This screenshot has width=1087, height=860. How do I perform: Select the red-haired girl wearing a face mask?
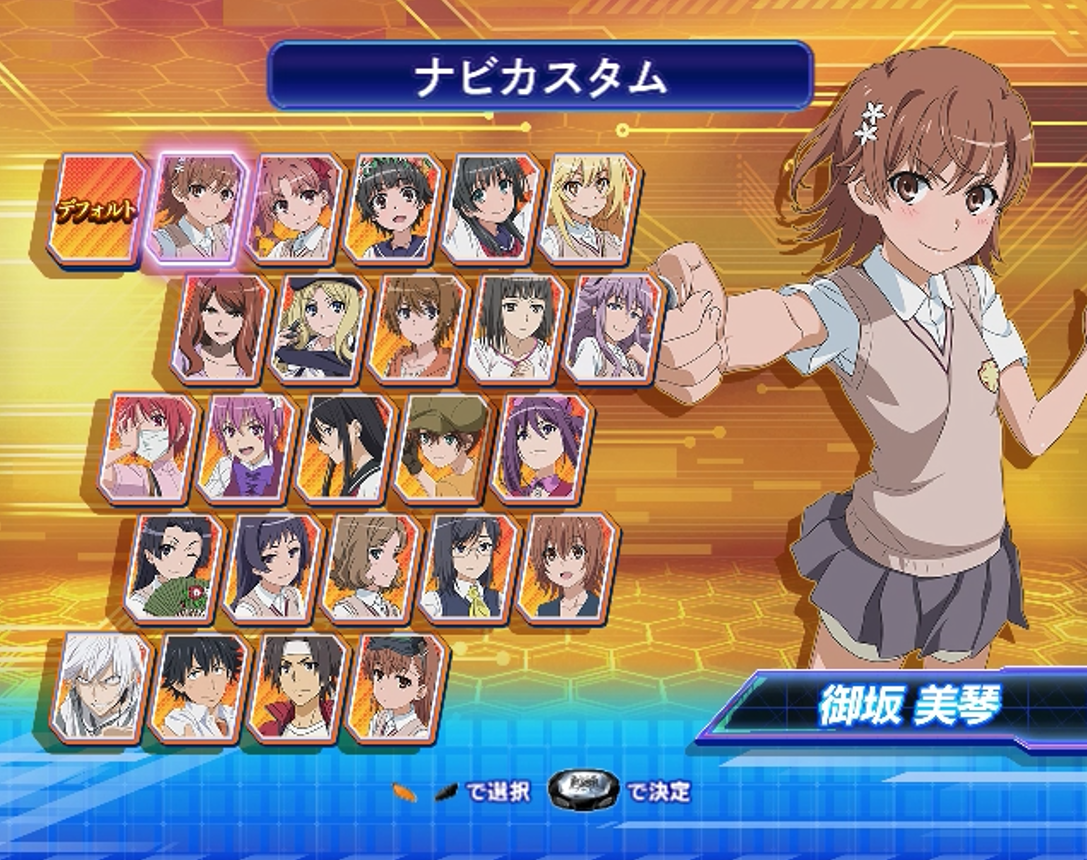[150, 448]
